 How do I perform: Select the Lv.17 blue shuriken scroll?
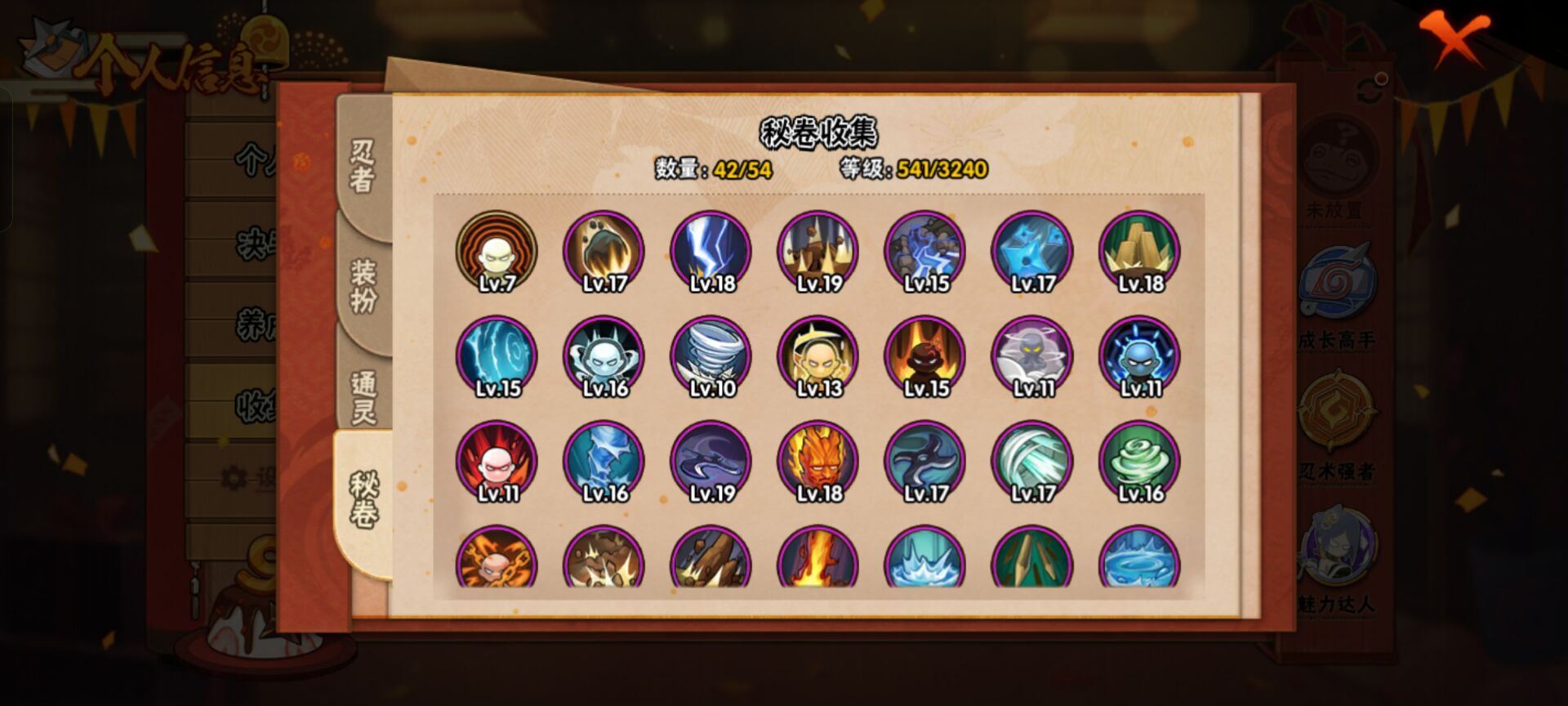point(1032,252)
